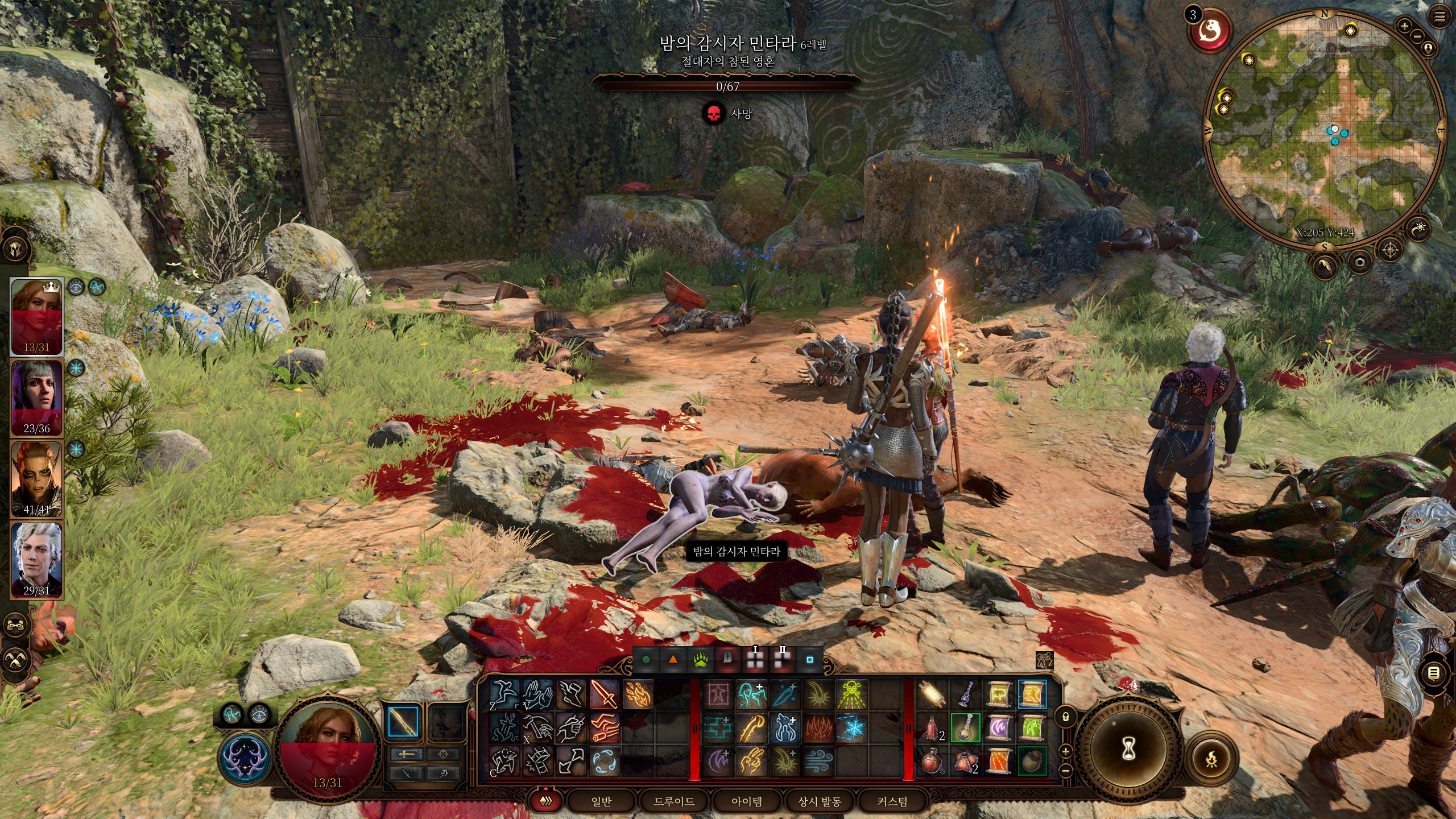The height and width of the screenshot is (819, 1456).
Task: Select Lae'zel's portrait with 41/41 health
Action: click(37, 478)
